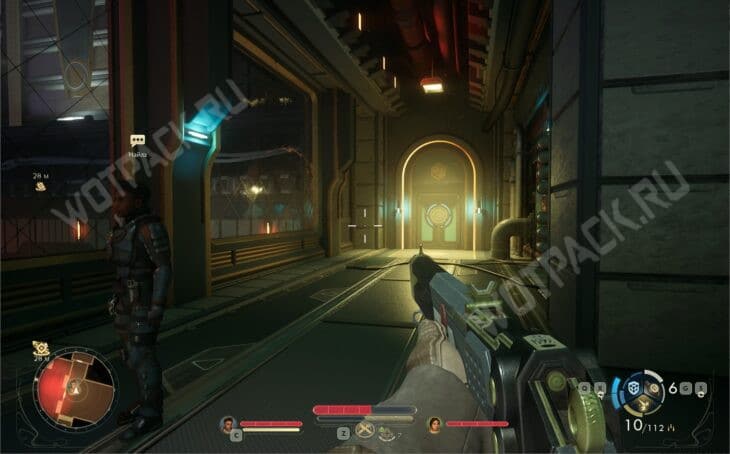Screen dimensions: 730x454
Task: Click the quest tracker icon above the minimap
Action: [41, 349]
